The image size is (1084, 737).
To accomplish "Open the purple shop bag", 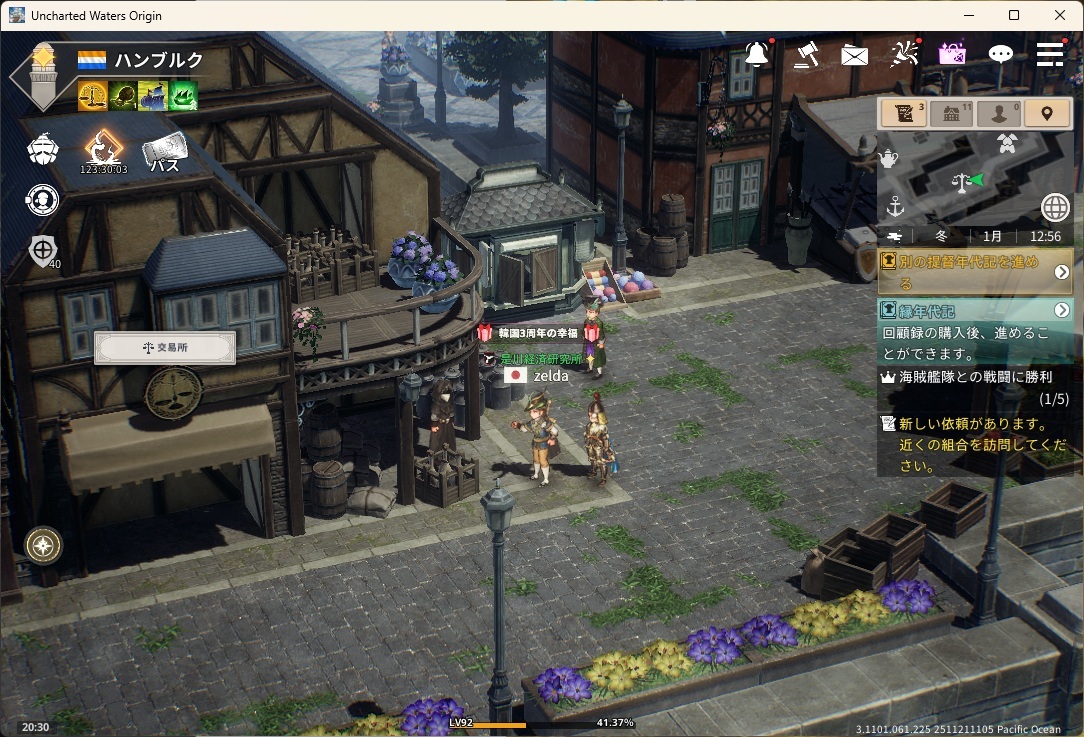I will click(951, 54).
